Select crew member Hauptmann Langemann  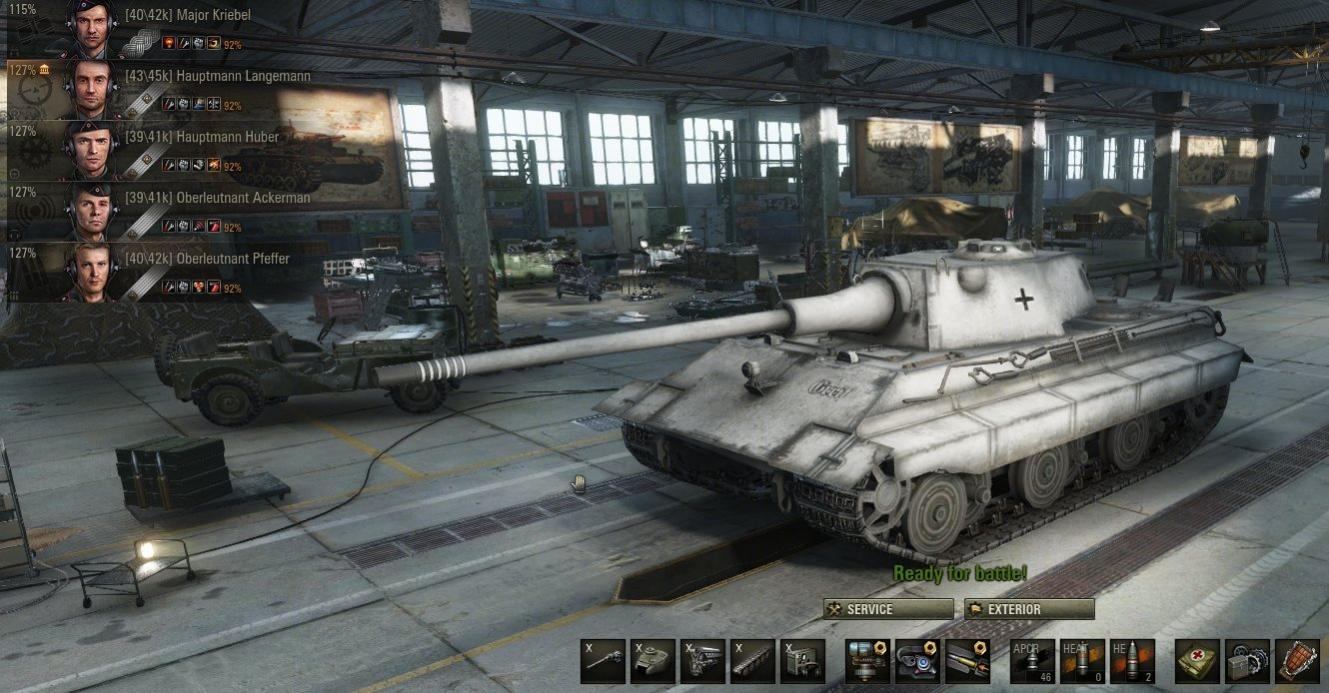[x=217, y=77]
